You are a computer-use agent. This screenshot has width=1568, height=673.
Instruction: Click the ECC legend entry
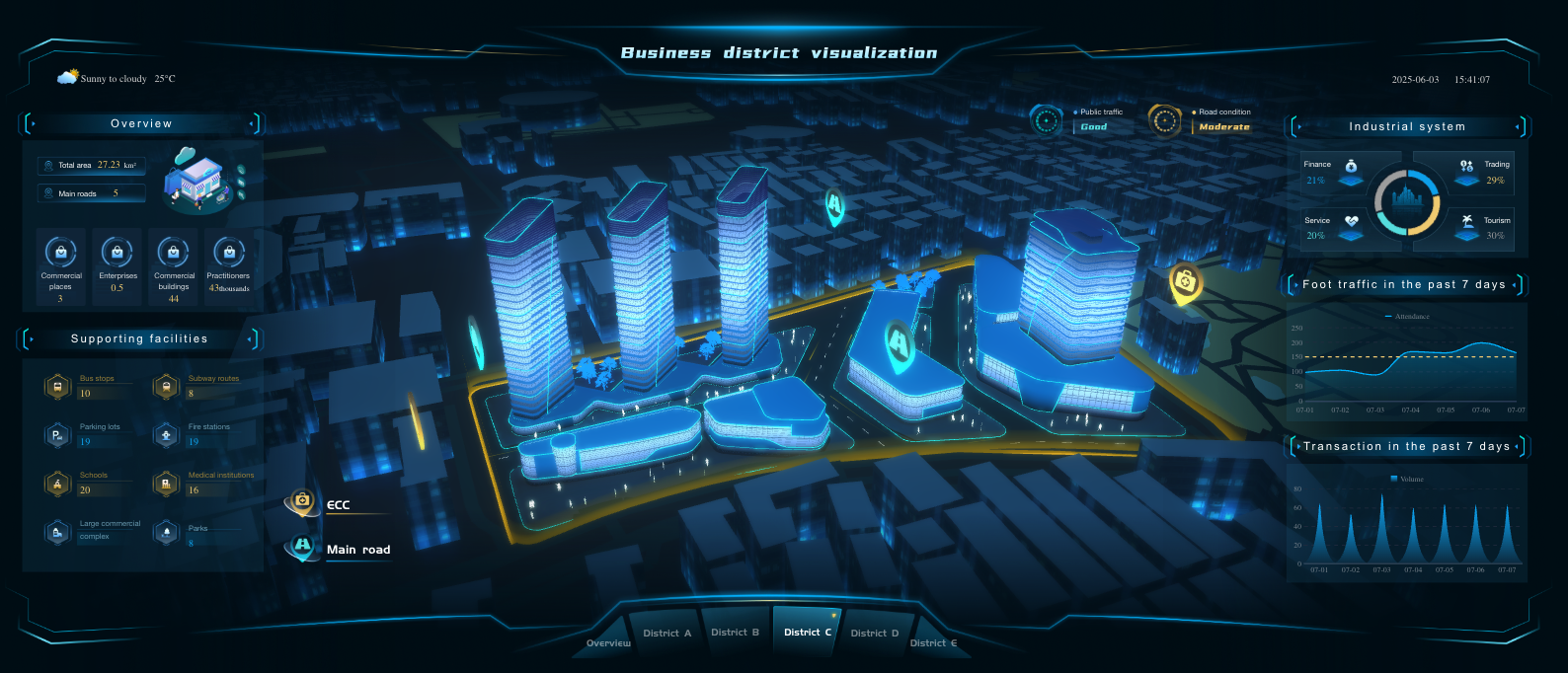click(338, 505)
